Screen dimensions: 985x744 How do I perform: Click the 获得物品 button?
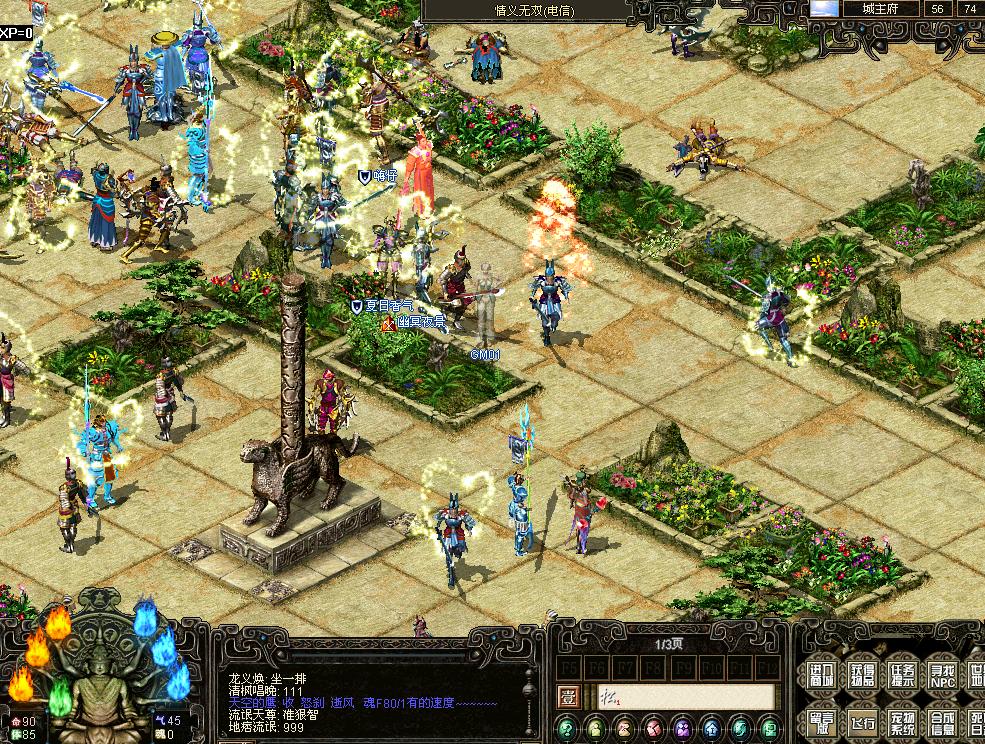coord(860,675)
